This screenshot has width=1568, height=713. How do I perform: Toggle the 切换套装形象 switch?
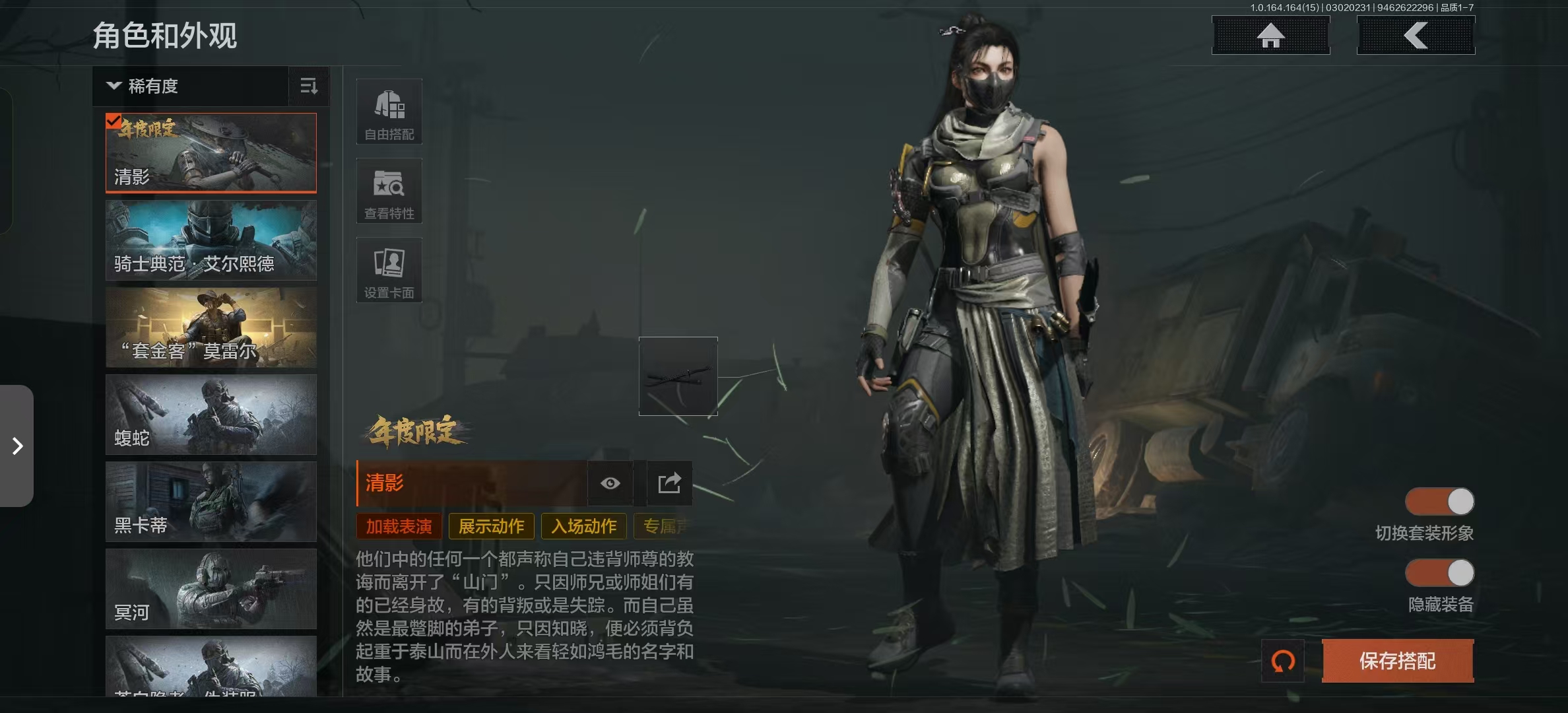coord(1439,502)
